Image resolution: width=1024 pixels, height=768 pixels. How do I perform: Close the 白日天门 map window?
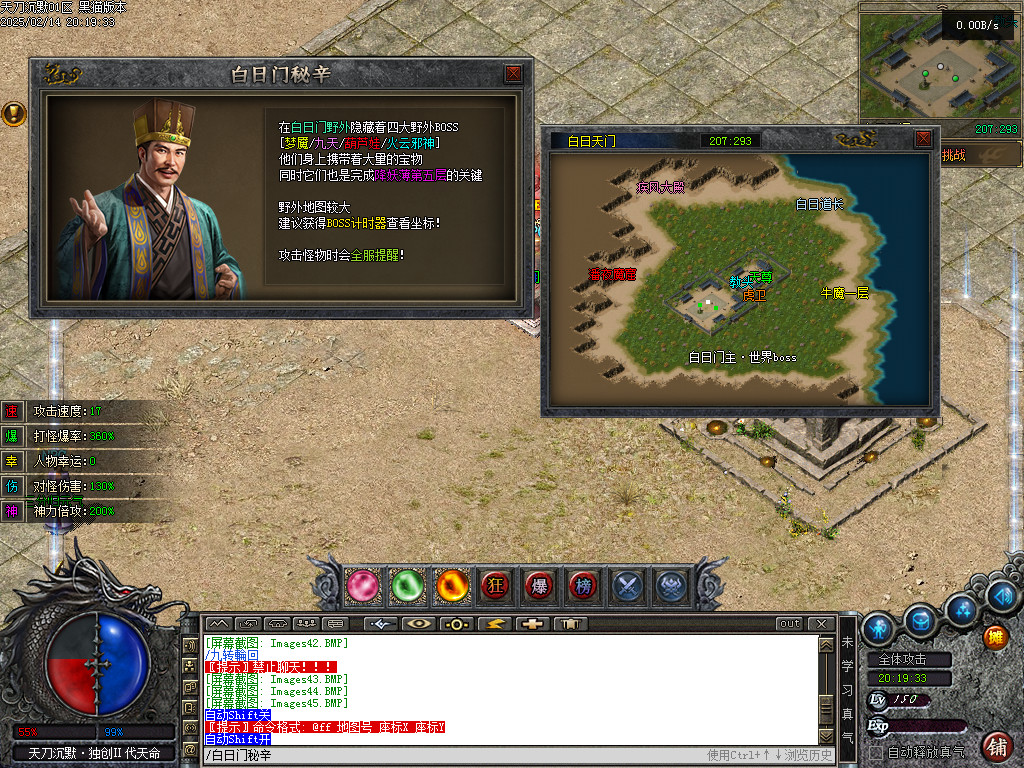click(x=923, y=140)
